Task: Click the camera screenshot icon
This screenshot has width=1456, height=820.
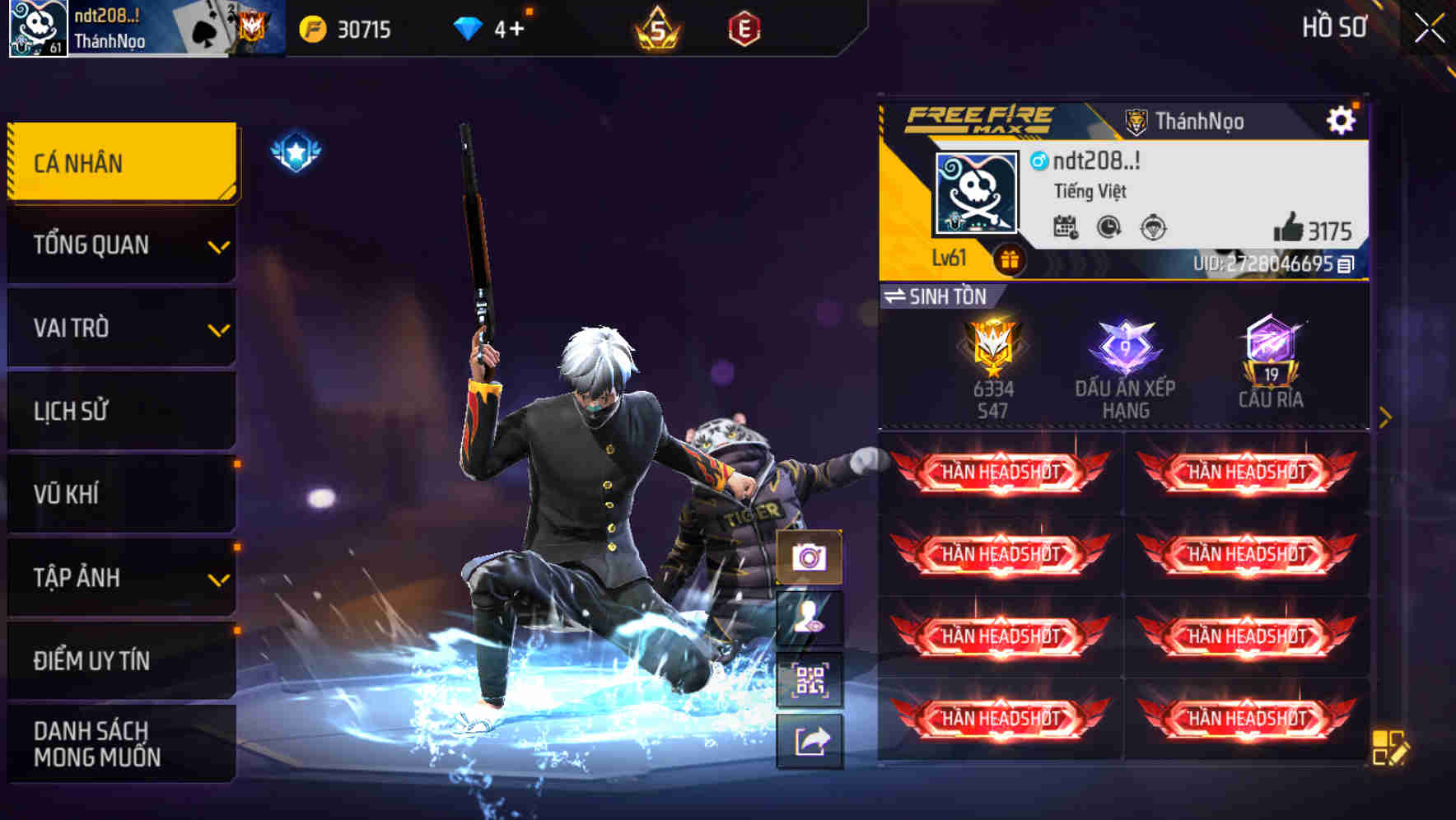Action: 810,557
